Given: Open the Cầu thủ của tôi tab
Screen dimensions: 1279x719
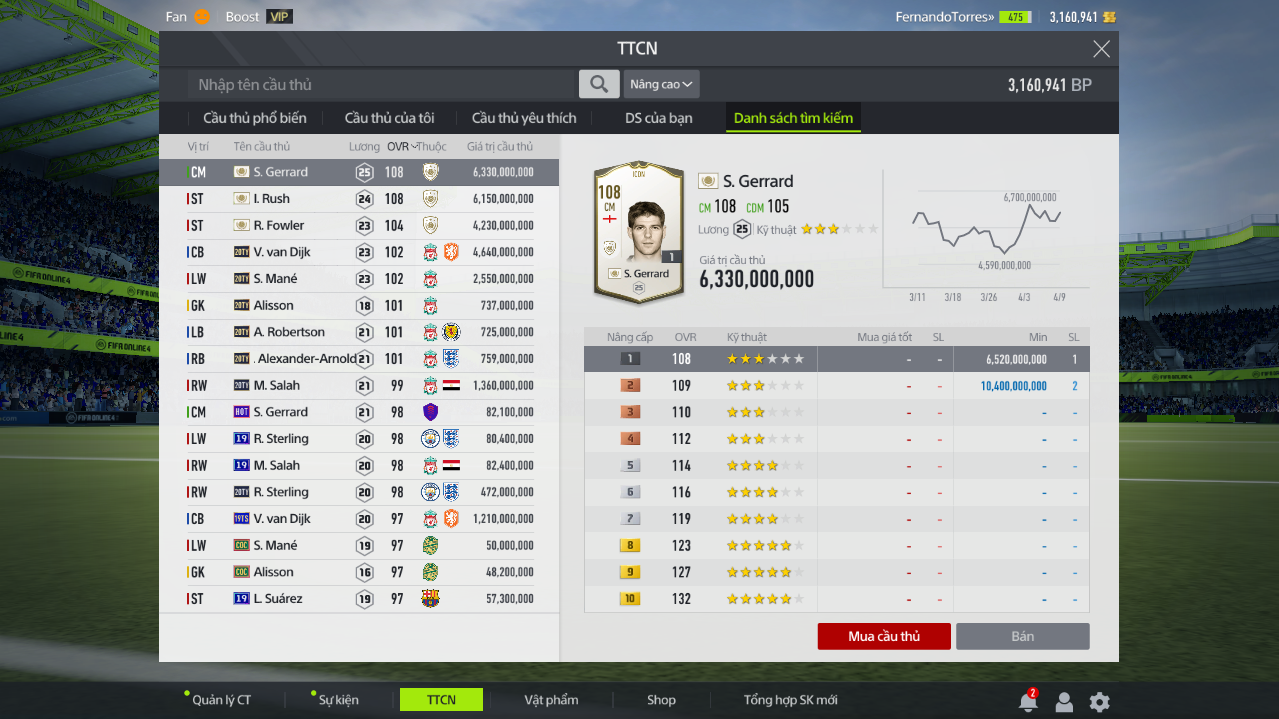Looking at the screenshot, I should click(x=389, y=118).
